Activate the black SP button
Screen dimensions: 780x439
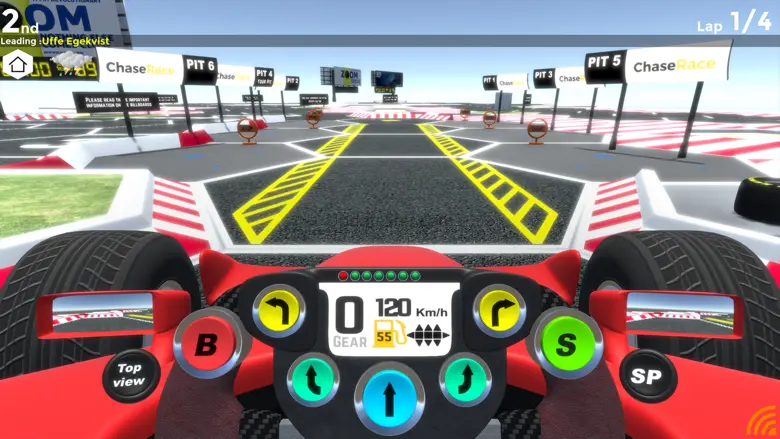click(647, 375)
